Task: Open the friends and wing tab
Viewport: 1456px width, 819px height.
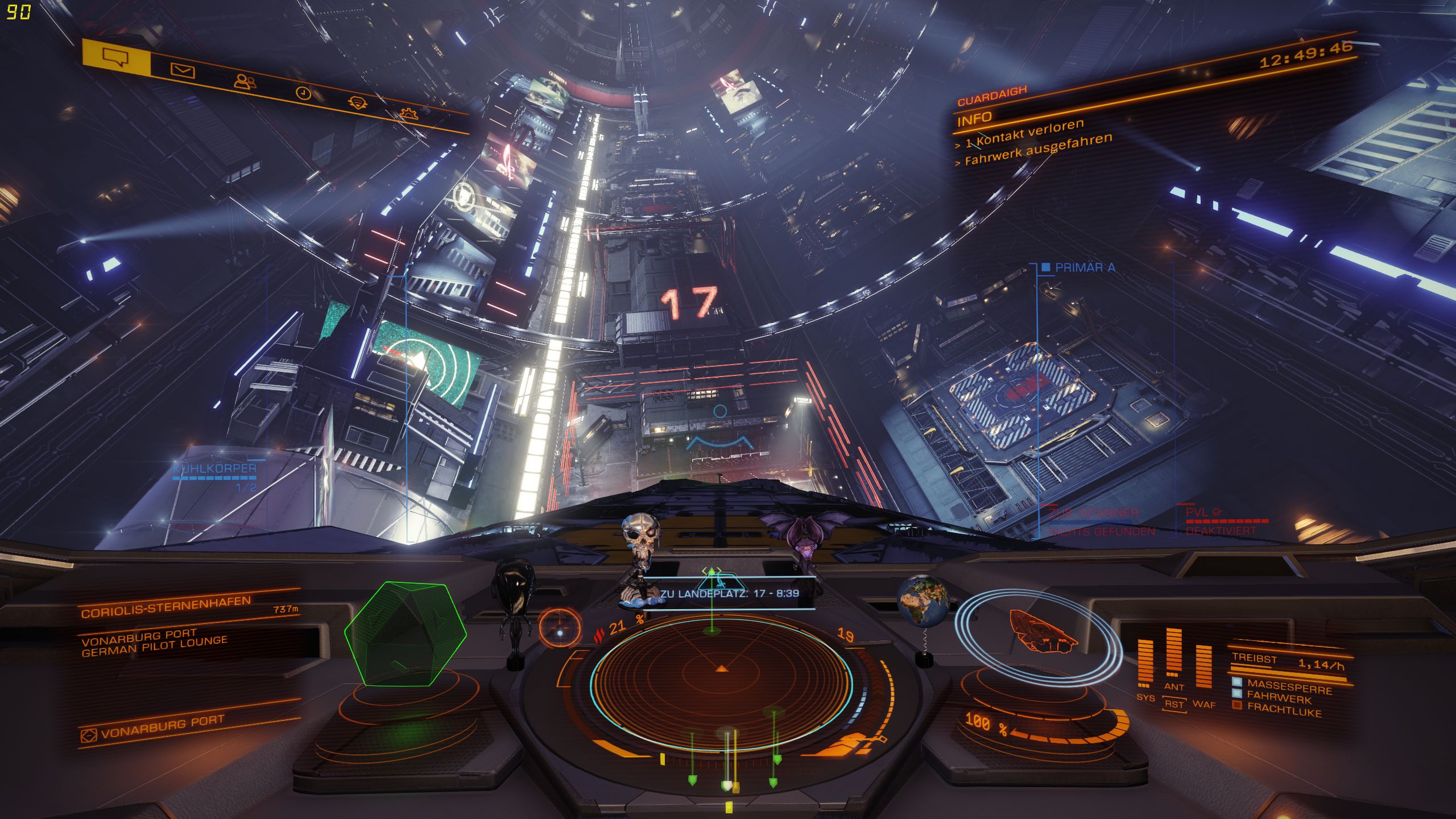Action: pyautogui.click(x=245, y=82)
